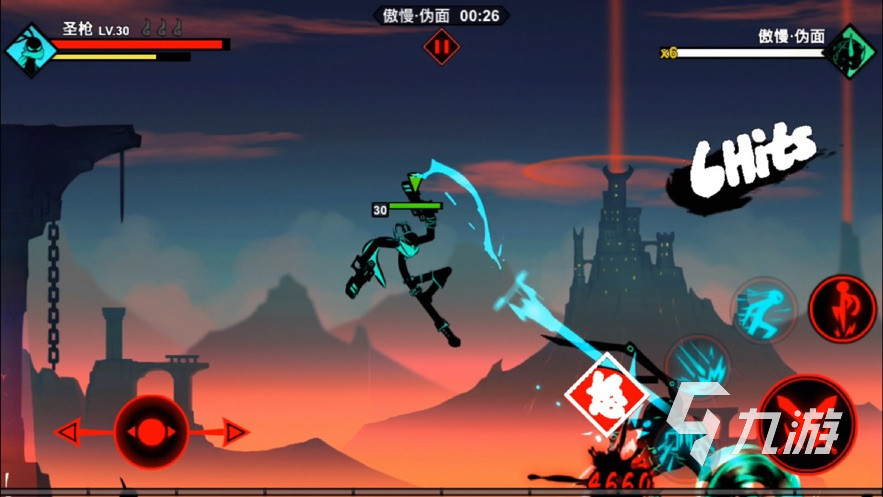Select the player portrait diamond
Screen dimensions: 883x497
(30, 50)
